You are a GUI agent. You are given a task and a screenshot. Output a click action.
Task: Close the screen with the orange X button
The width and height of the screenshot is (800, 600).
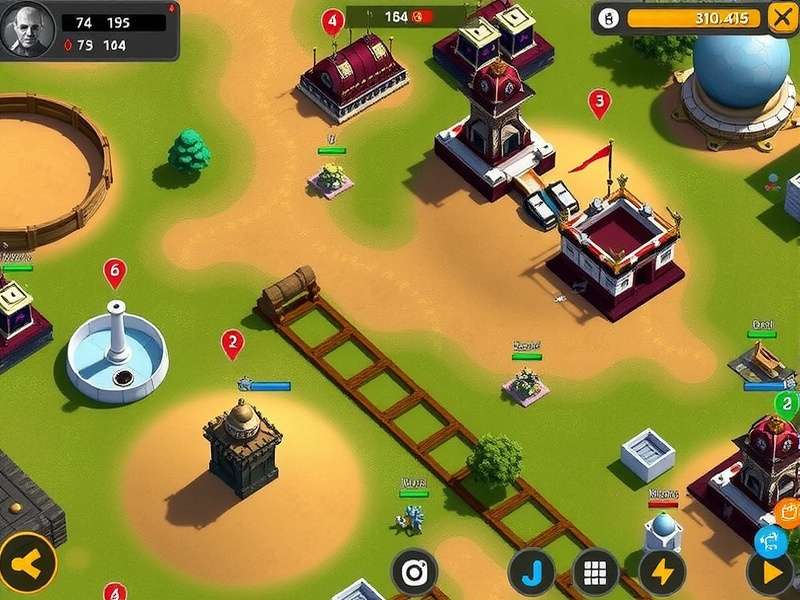(x=781, y=17)
